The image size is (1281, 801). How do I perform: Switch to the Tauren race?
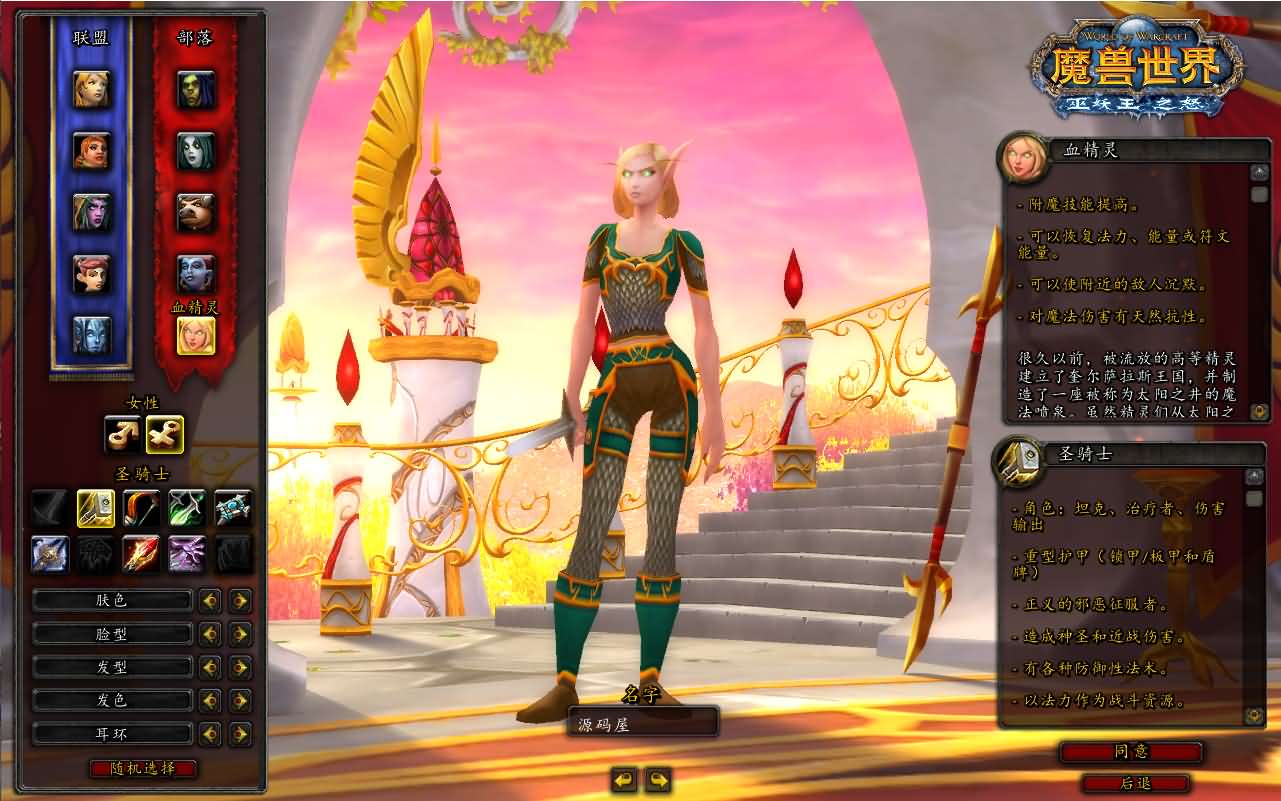click(x=196, y=212)
